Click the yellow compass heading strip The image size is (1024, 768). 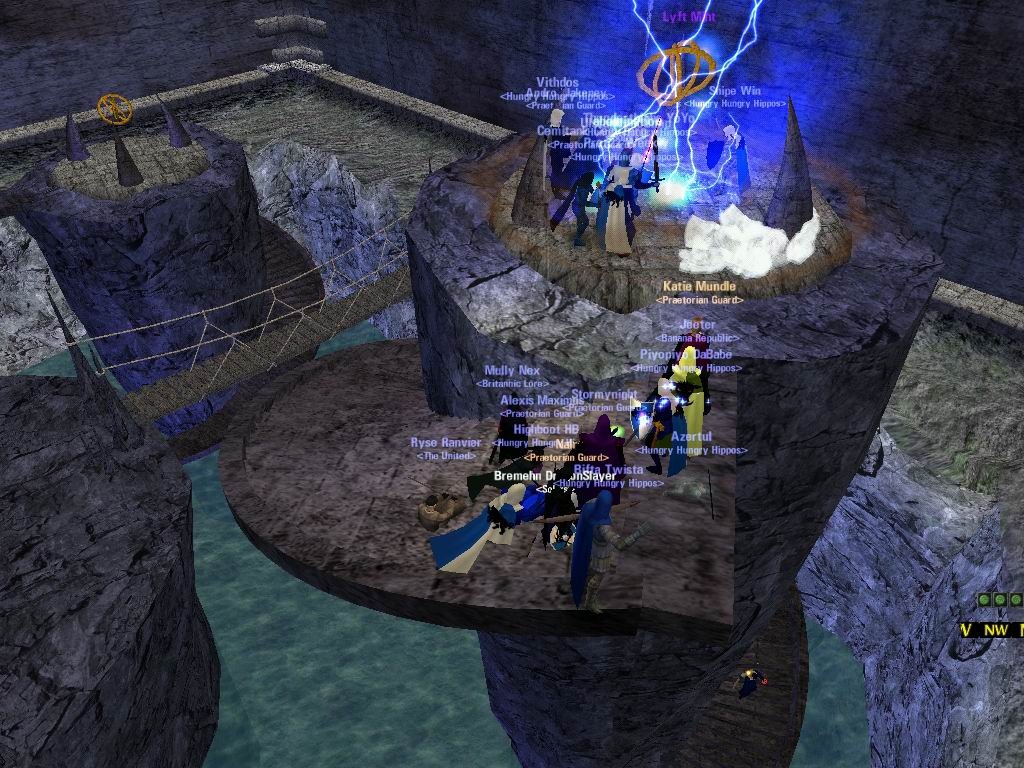(992, 630)
